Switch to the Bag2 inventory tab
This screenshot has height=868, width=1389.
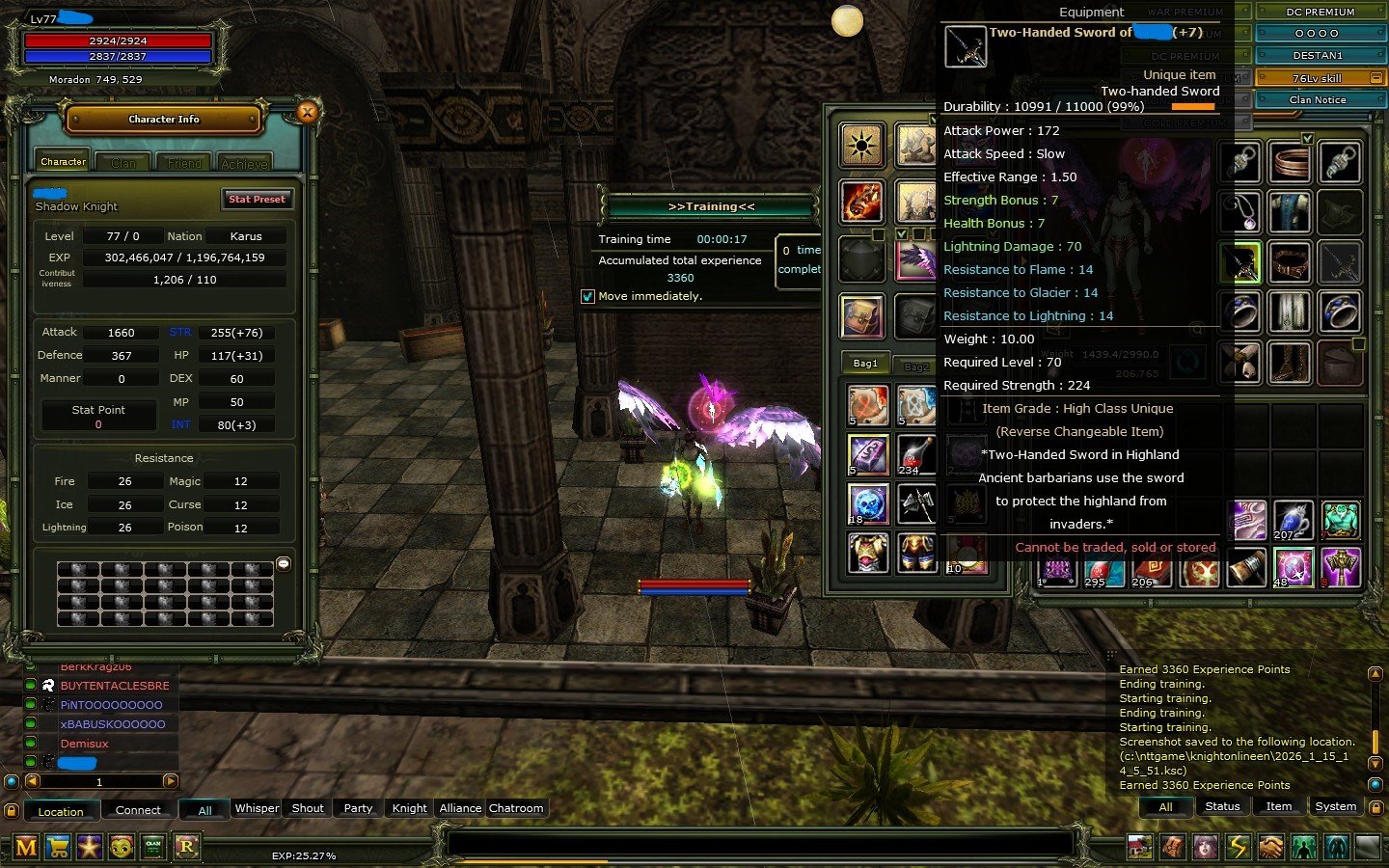pos(914,365)
